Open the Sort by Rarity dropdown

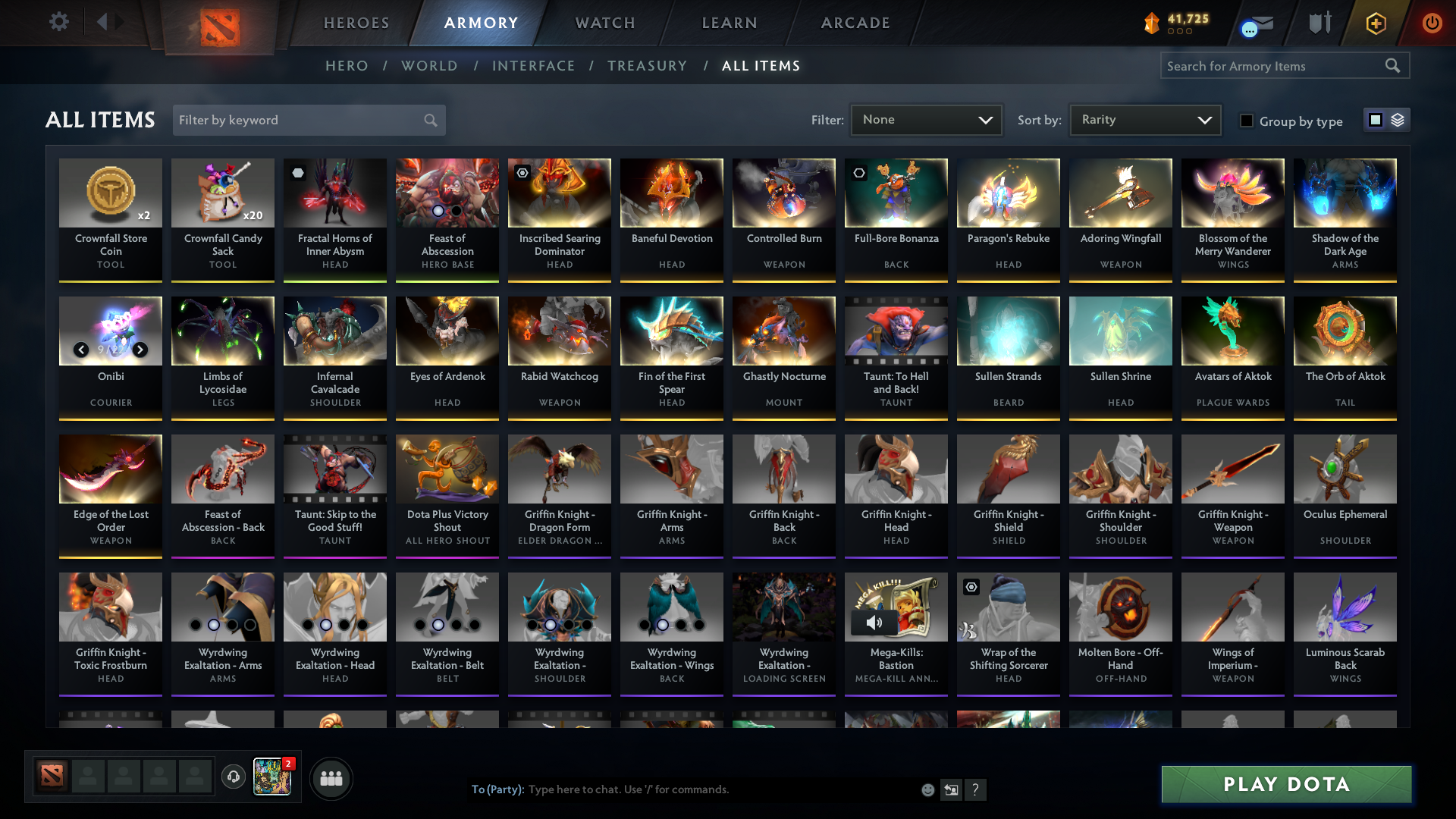(1144, 119)
